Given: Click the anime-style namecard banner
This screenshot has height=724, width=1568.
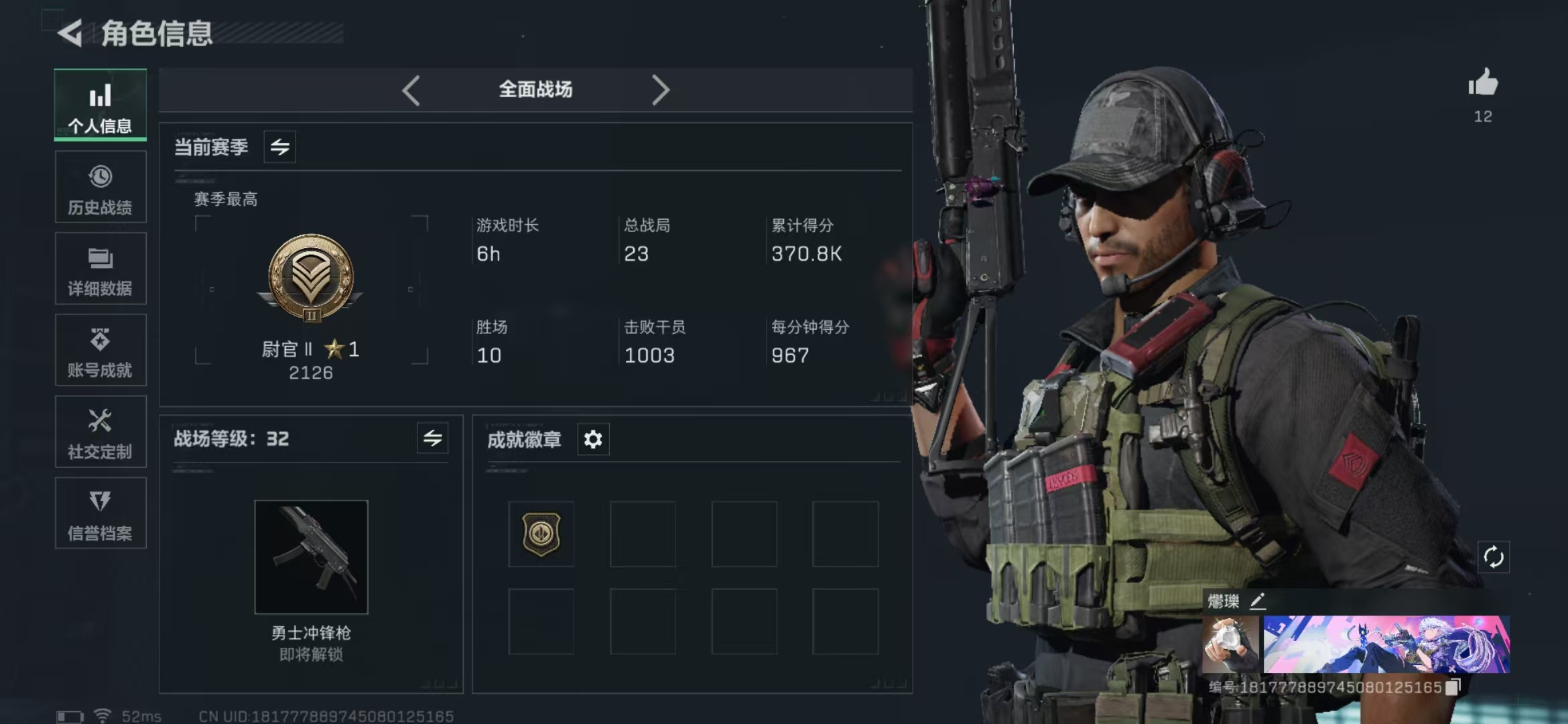Looking at the screenshot, I should [1386, 644].
